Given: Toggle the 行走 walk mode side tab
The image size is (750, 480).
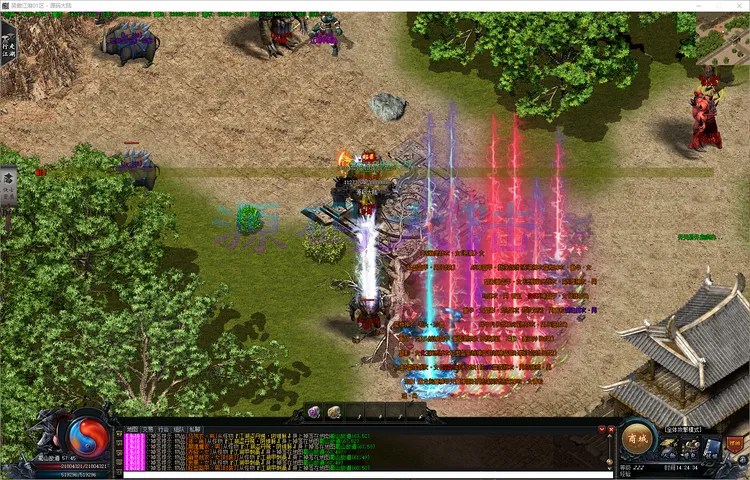Looking at the screenshot, I should pos(8,45).
